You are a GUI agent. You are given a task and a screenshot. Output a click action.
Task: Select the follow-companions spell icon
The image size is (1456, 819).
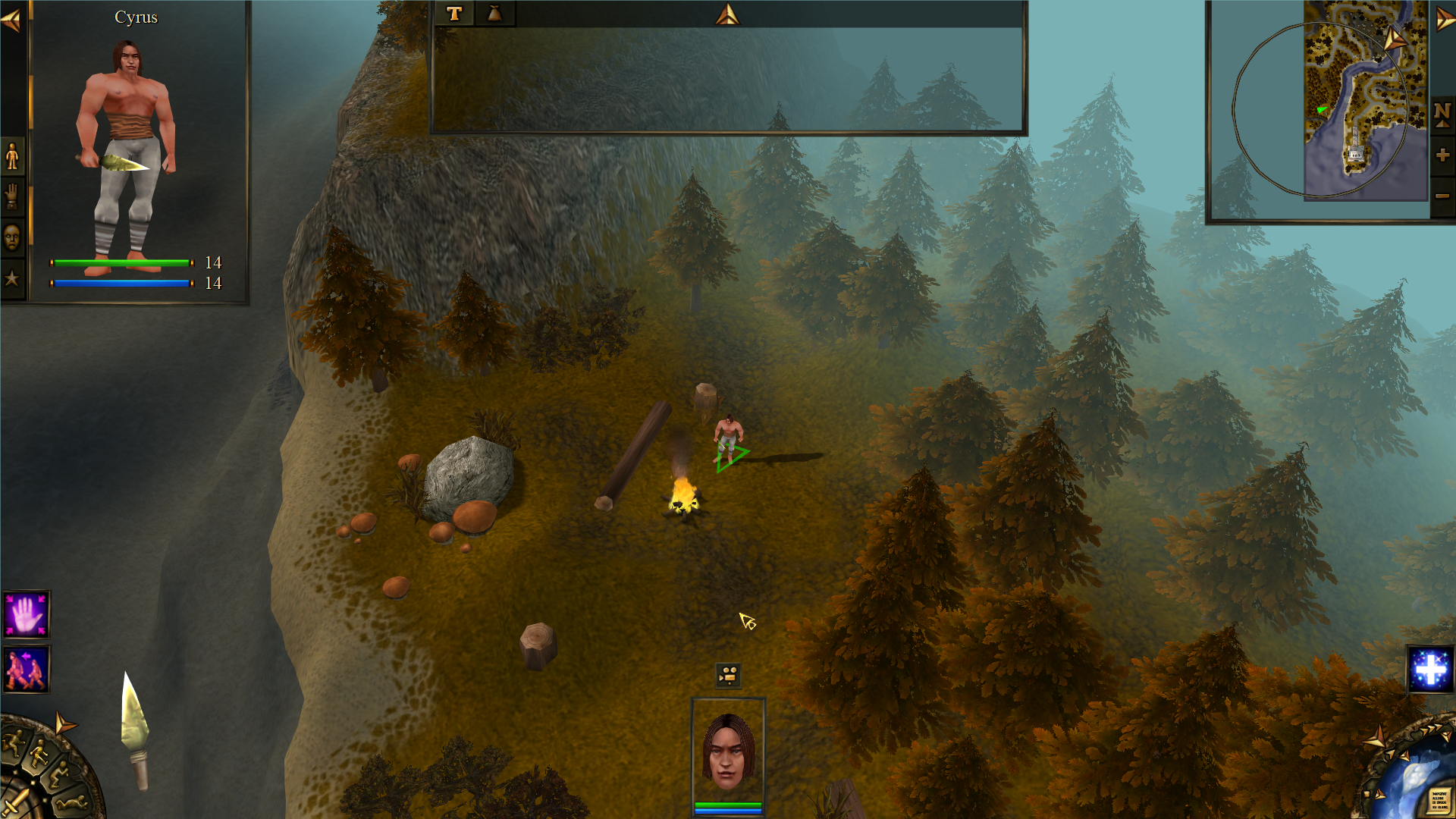click(25, 668)
